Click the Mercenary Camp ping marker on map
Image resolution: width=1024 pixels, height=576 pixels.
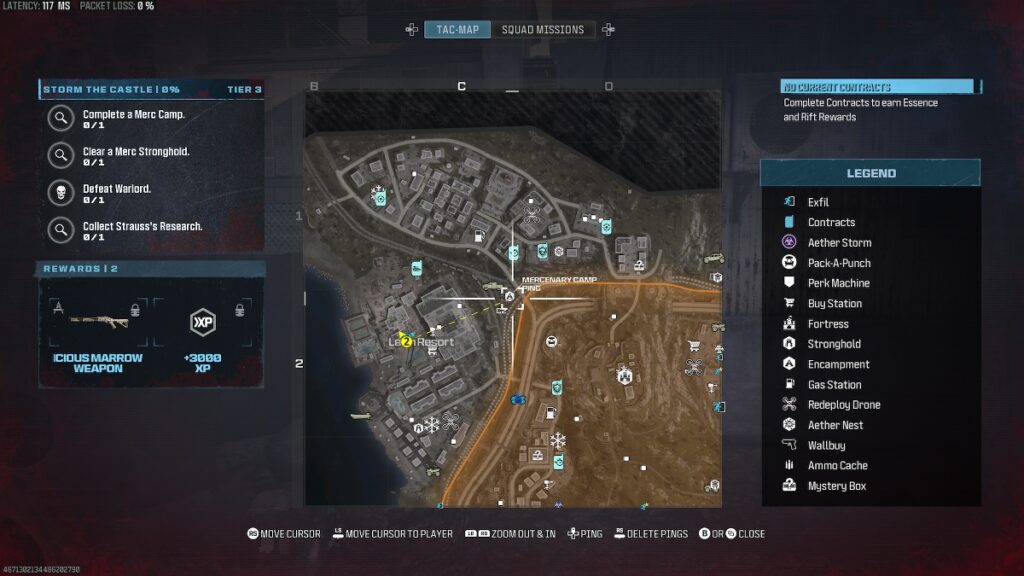click(x=509, y=296)
